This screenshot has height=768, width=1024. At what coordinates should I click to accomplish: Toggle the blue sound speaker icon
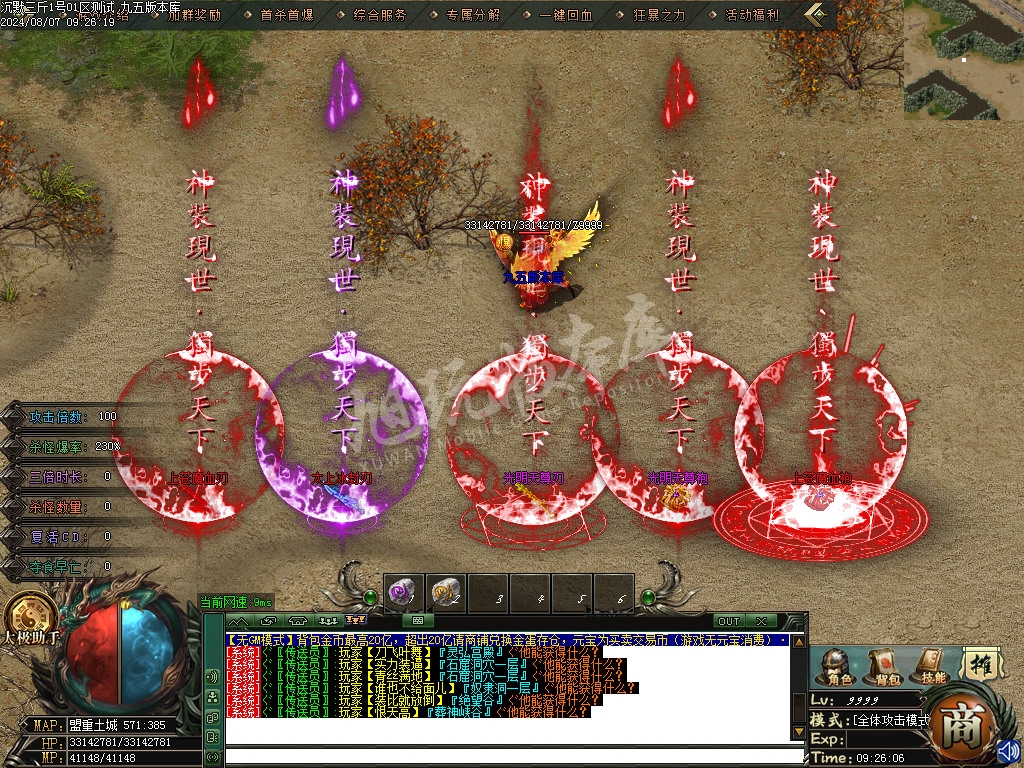(1008, 749)
